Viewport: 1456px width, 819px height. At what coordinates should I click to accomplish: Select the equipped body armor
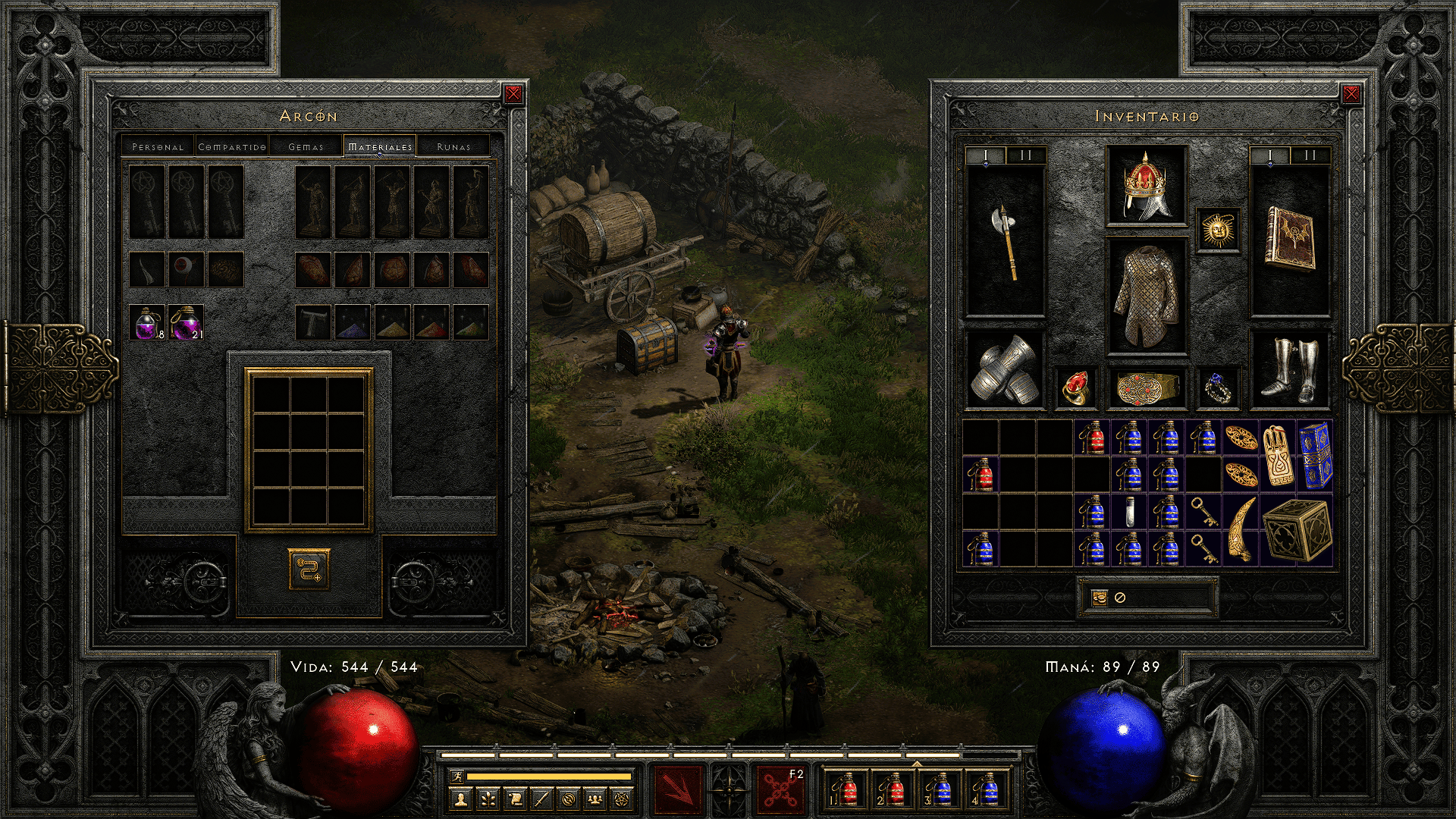pyautogui.click(x=1146, y=296)
